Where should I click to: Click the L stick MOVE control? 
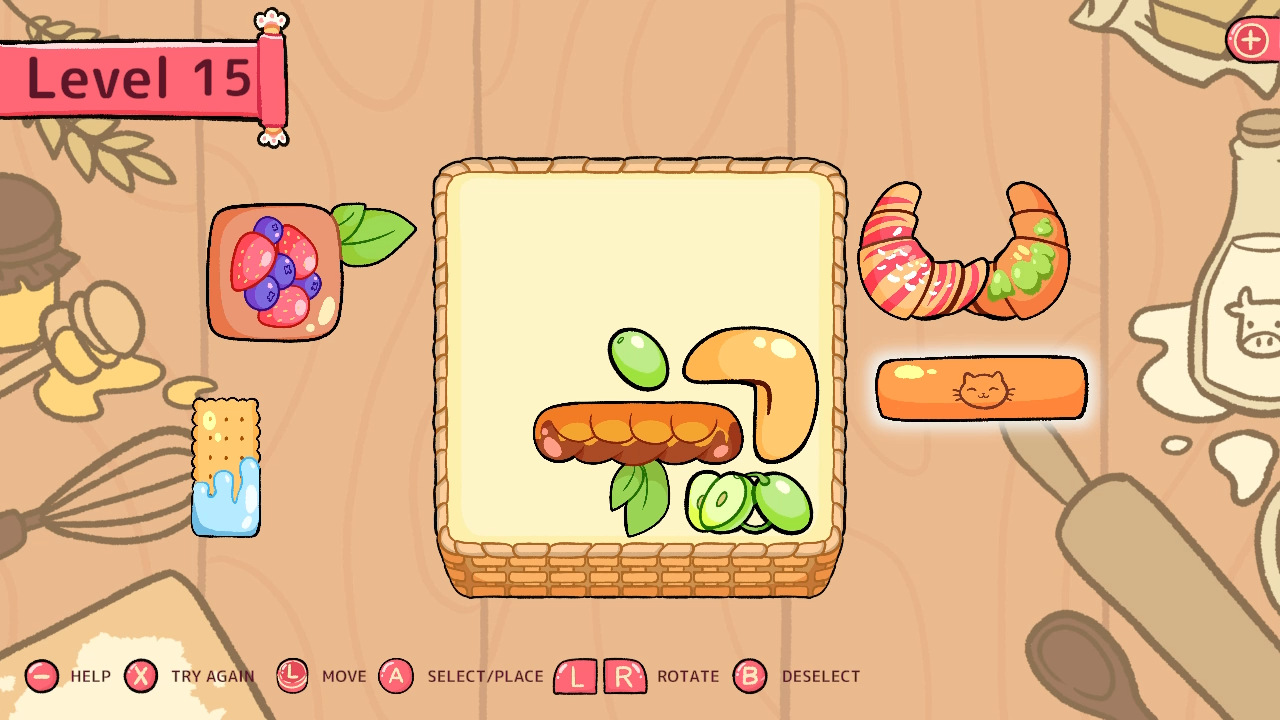click(x=291, y=676)
